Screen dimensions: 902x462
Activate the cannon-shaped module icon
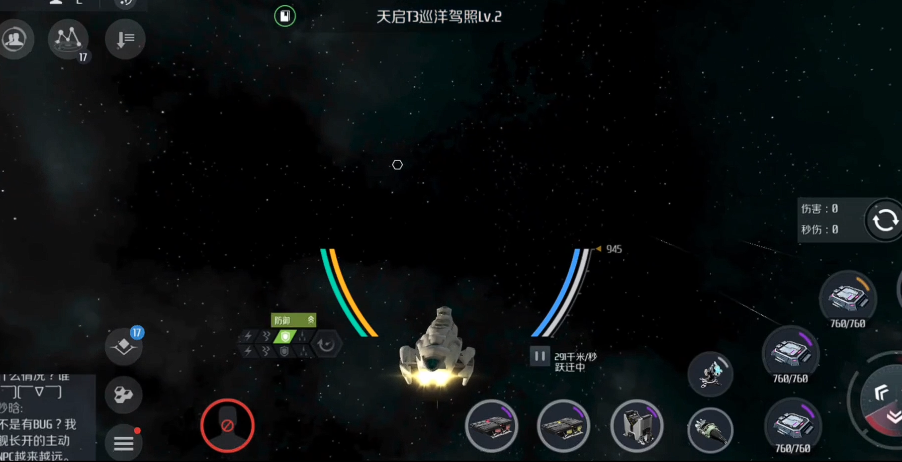tap(711, 430)
